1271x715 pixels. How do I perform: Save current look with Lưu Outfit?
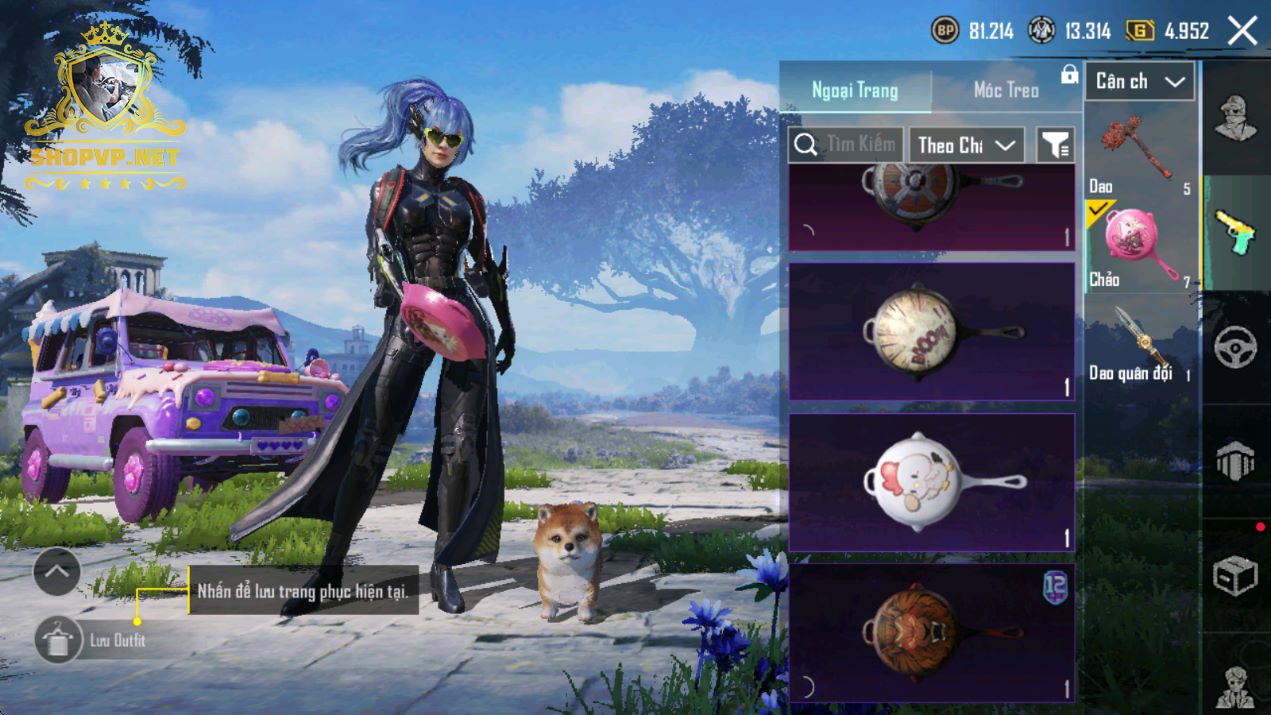click(59, 640)
